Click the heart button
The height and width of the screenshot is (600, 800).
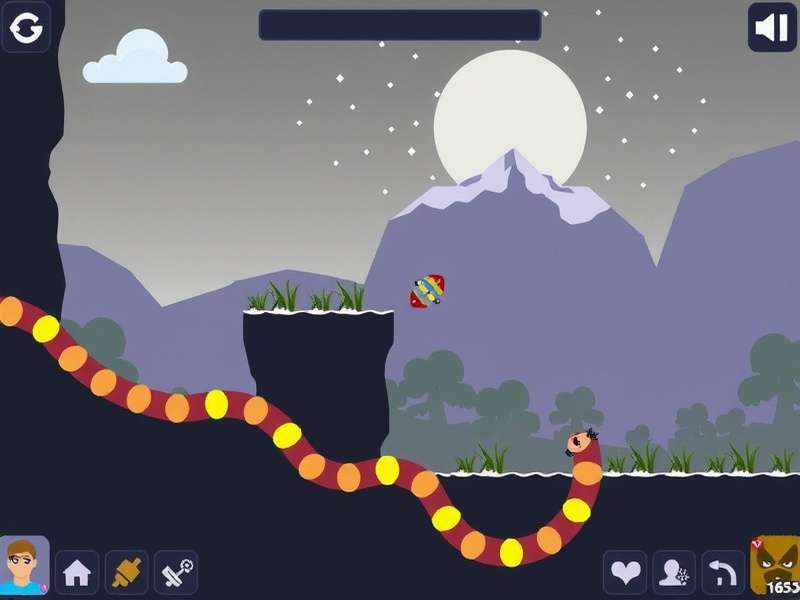625,573
